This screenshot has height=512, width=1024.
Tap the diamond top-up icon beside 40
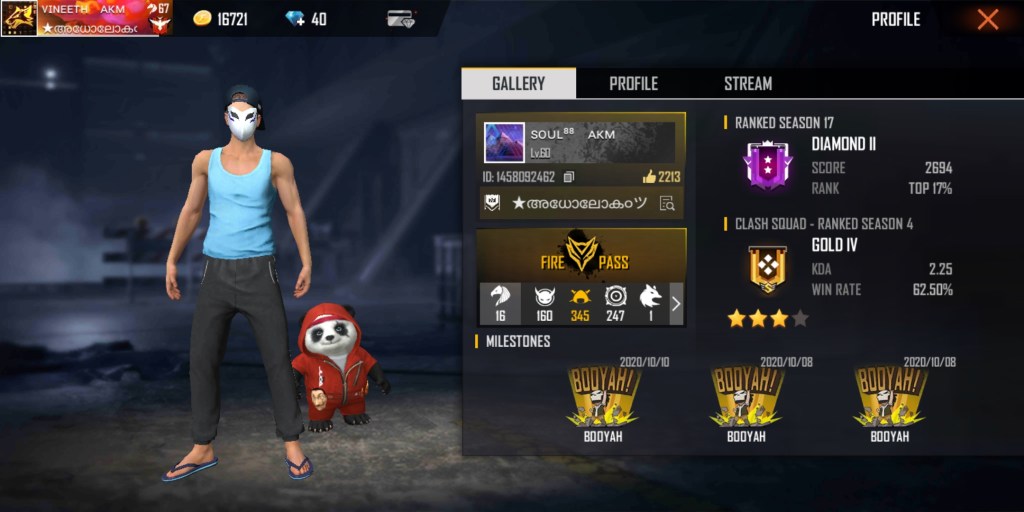[294, 19]
